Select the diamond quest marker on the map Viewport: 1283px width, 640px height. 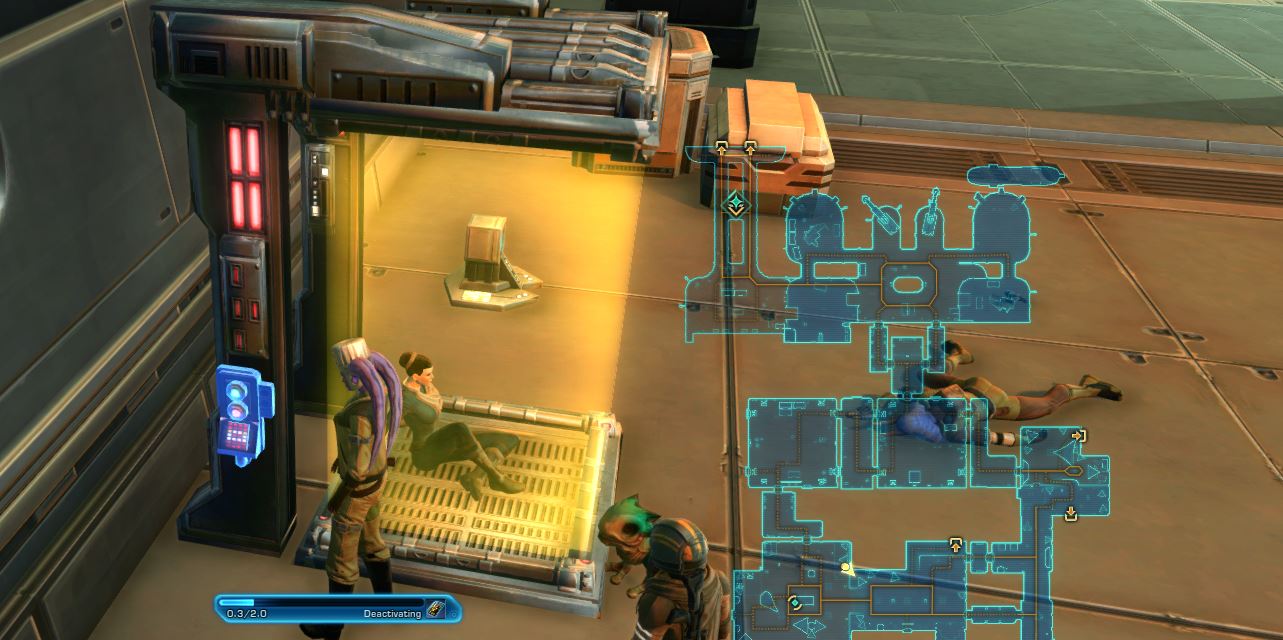[736, 206]
